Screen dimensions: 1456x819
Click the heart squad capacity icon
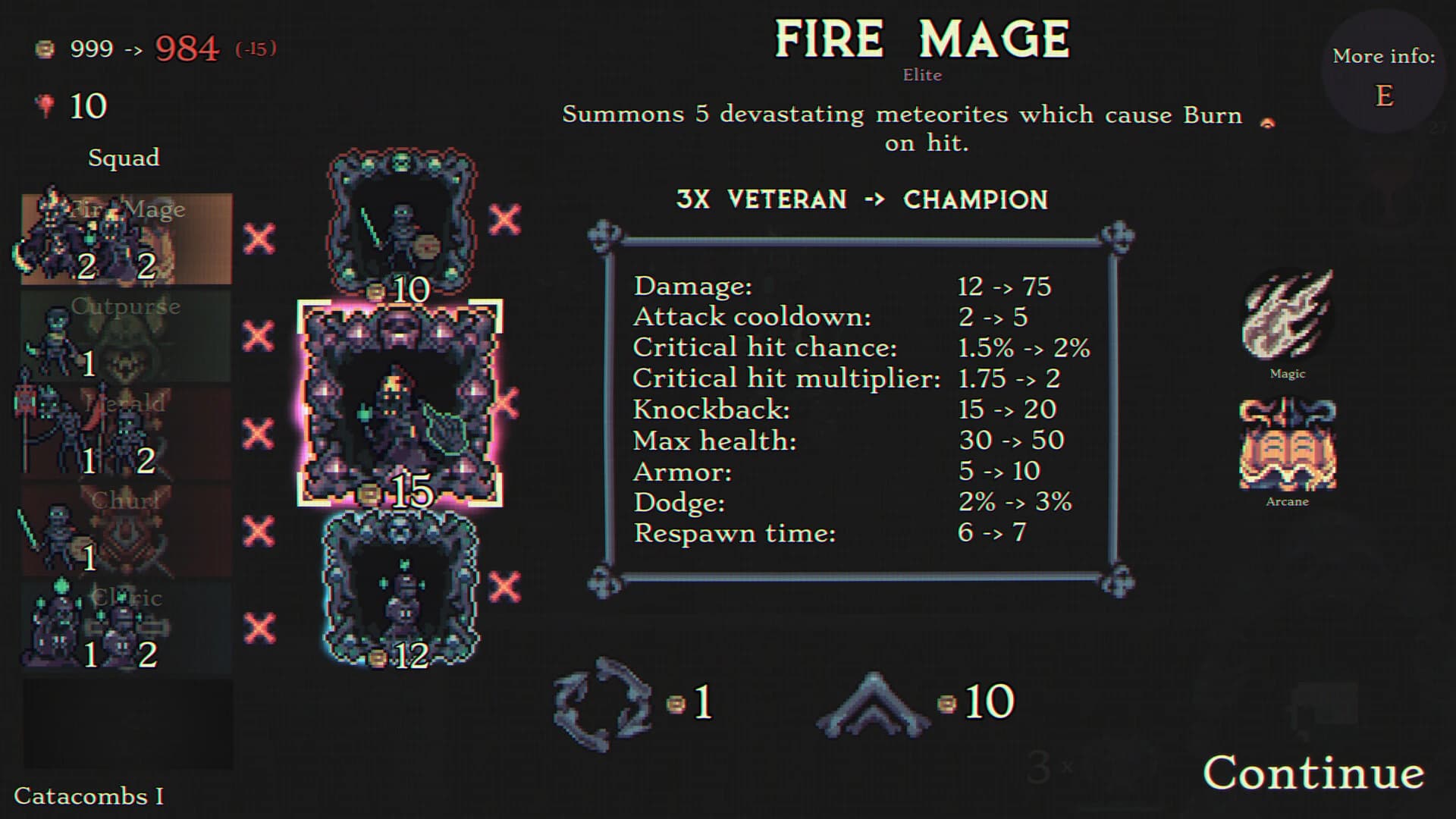tap(43, 105)
